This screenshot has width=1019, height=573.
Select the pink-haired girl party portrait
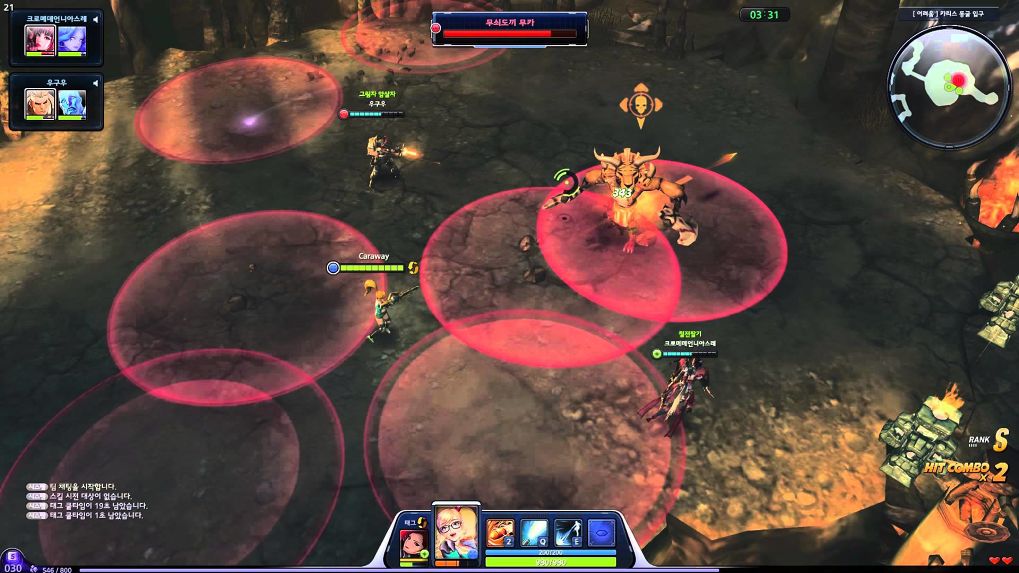click(39, 39)
